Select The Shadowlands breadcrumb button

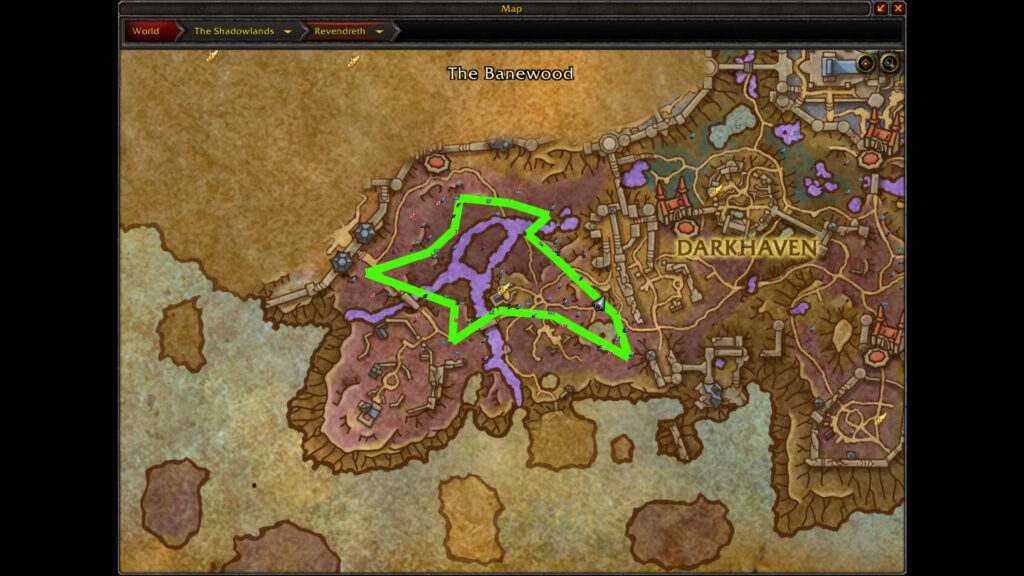tap(233, 31)
